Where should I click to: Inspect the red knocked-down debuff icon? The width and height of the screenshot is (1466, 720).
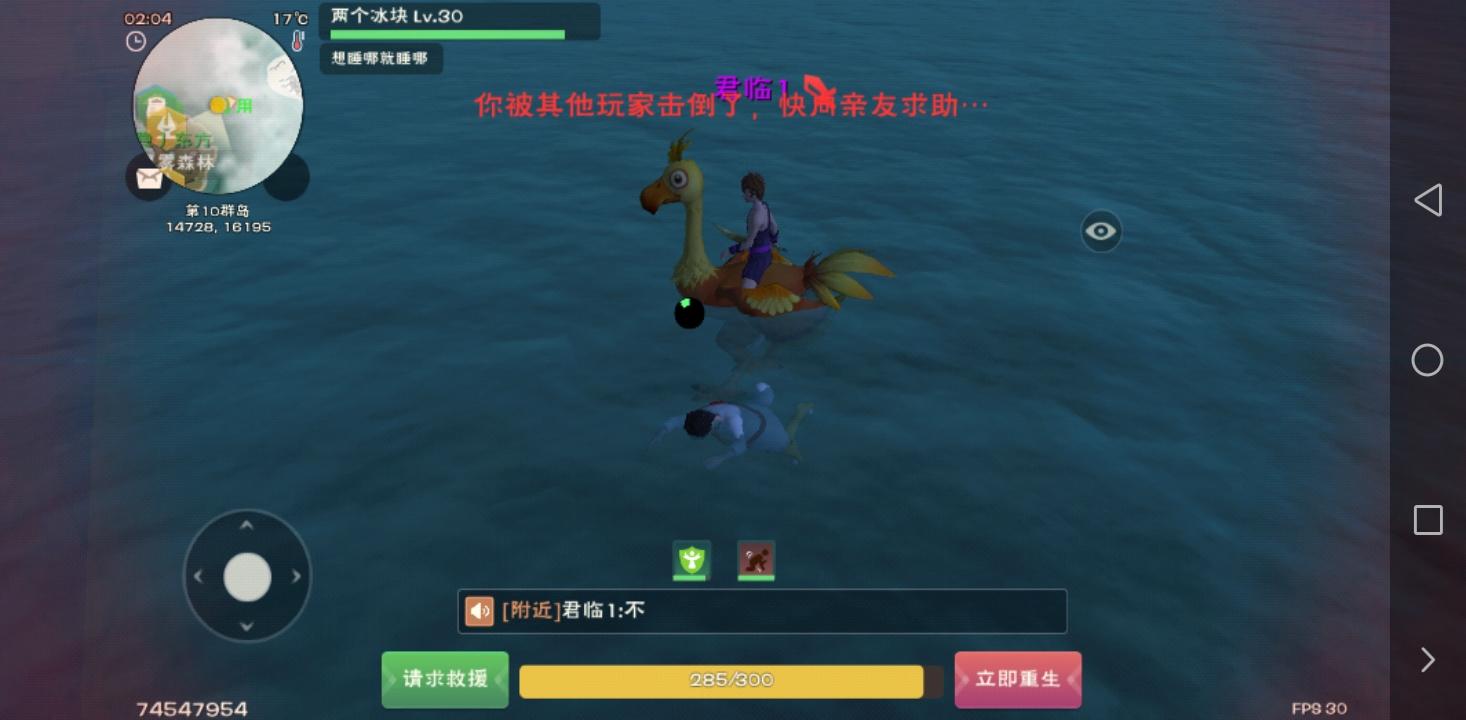pos(756,560)
